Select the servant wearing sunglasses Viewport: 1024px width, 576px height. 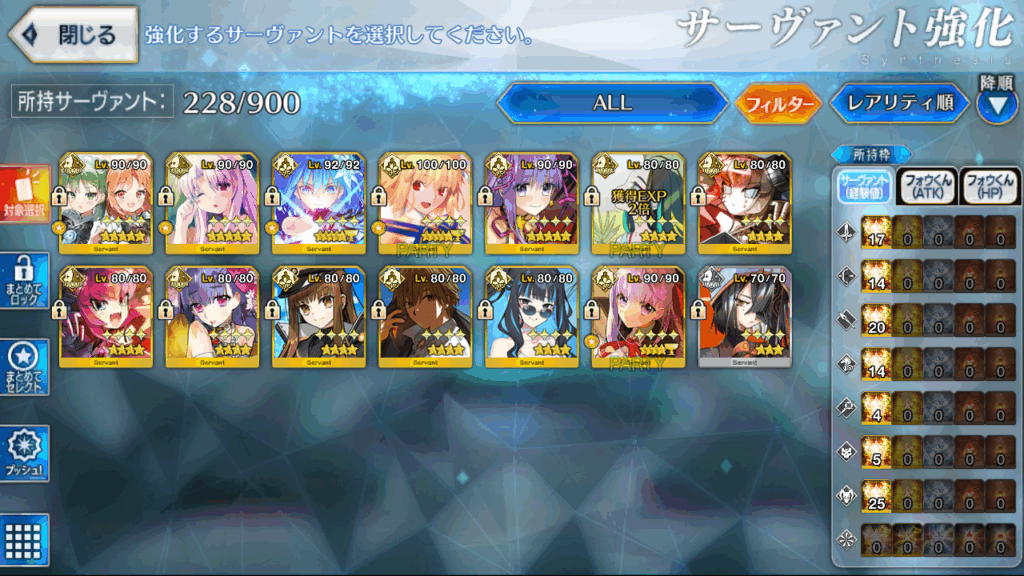[531, 316]
